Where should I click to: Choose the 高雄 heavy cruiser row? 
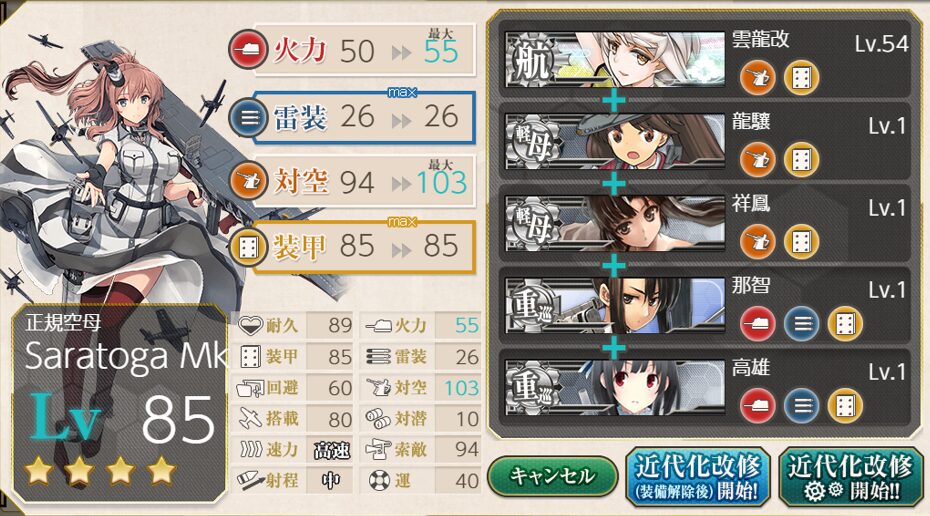(x=705, y=387)
